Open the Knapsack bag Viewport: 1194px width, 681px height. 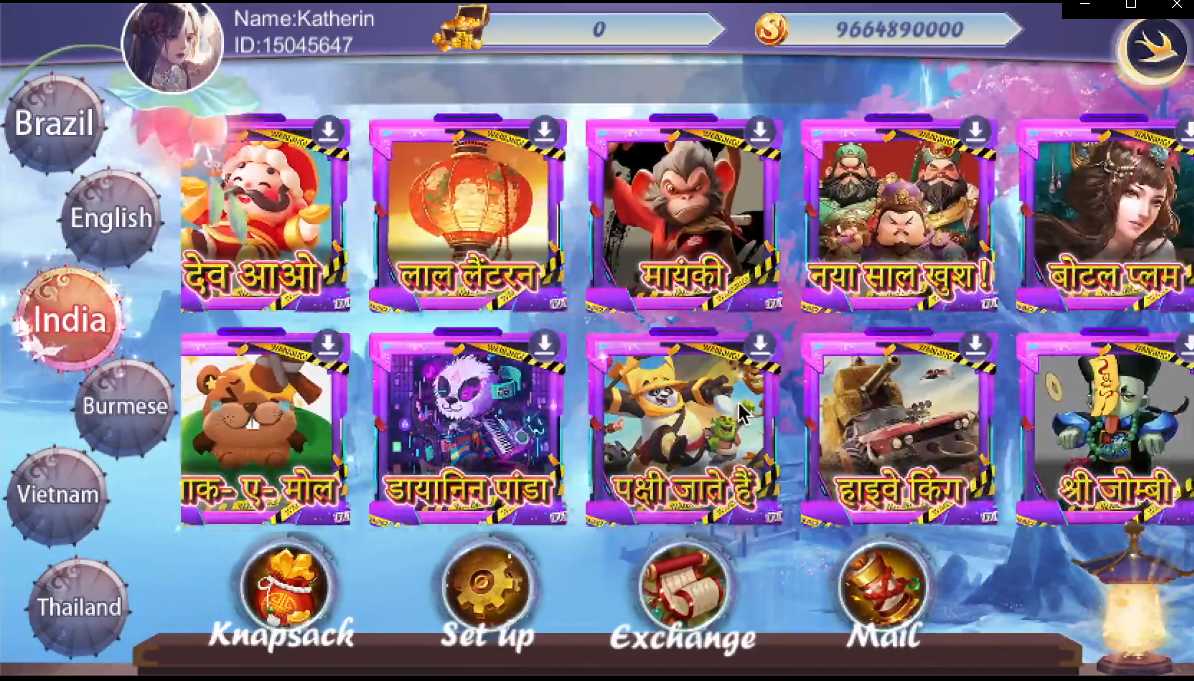click(286, 588)
